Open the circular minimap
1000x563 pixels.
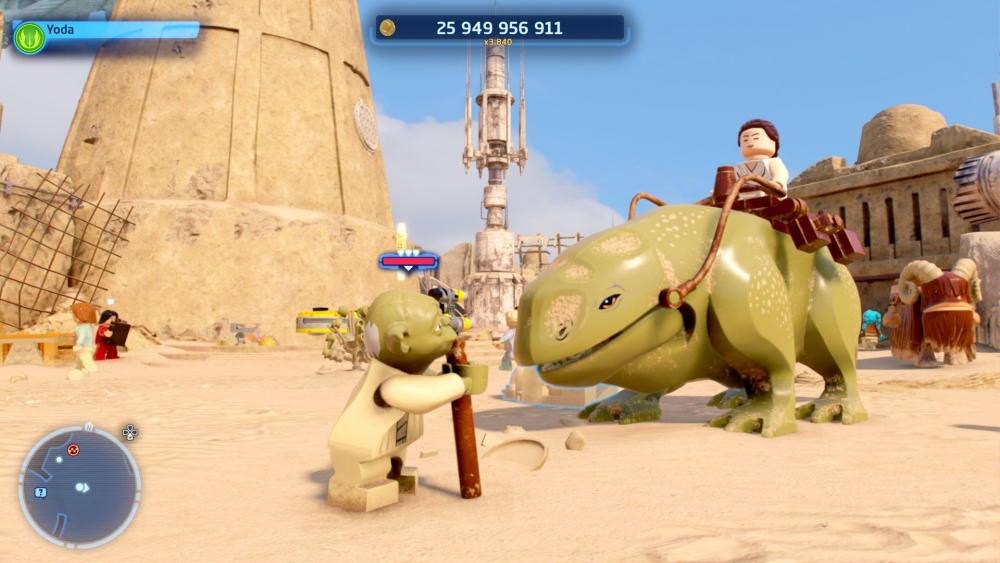(79, 487)
